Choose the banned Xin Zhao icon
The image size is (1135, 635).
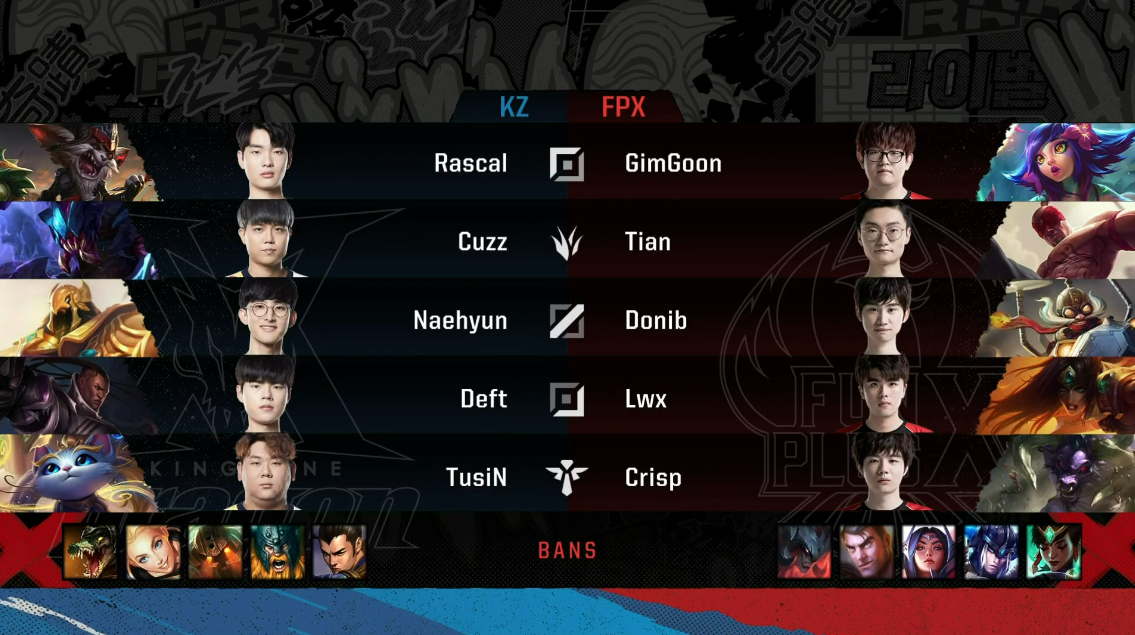point(339,552)
